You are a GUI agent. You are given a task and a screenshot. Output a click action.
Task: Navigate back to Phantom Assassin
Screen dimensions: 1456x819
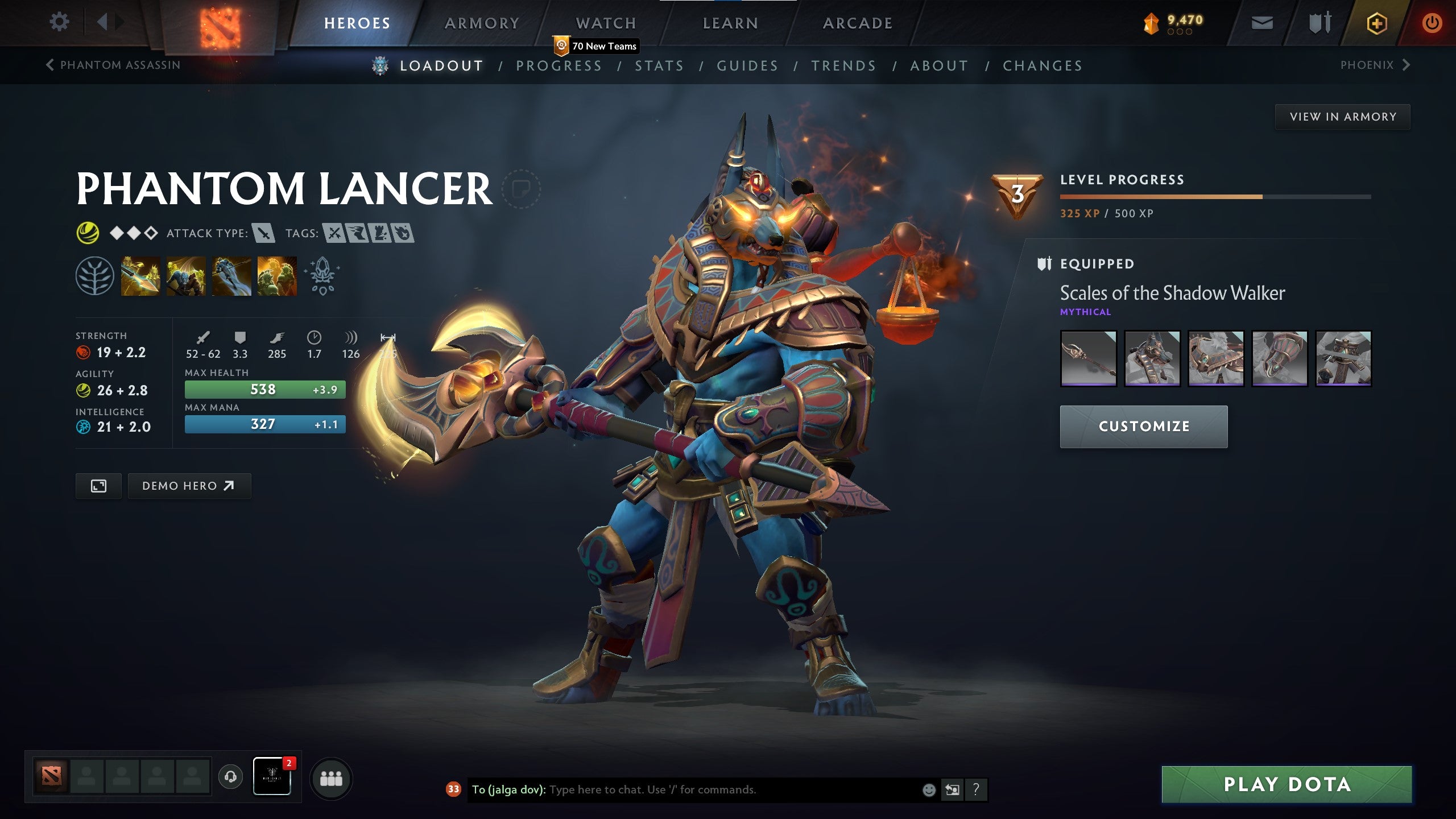point(113,65)
